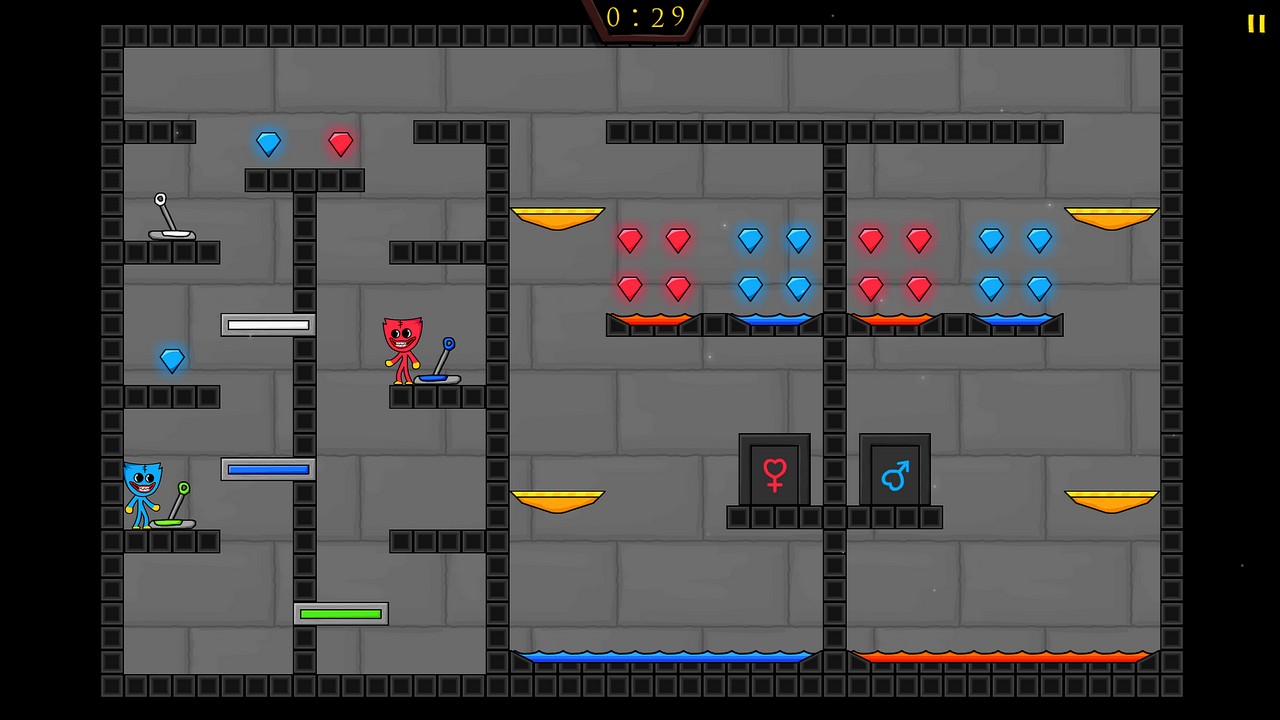The image size is (1280, 720).
Task: Click the red gem above the small platform
Action: pyautogui.click(x=340, y=144)
